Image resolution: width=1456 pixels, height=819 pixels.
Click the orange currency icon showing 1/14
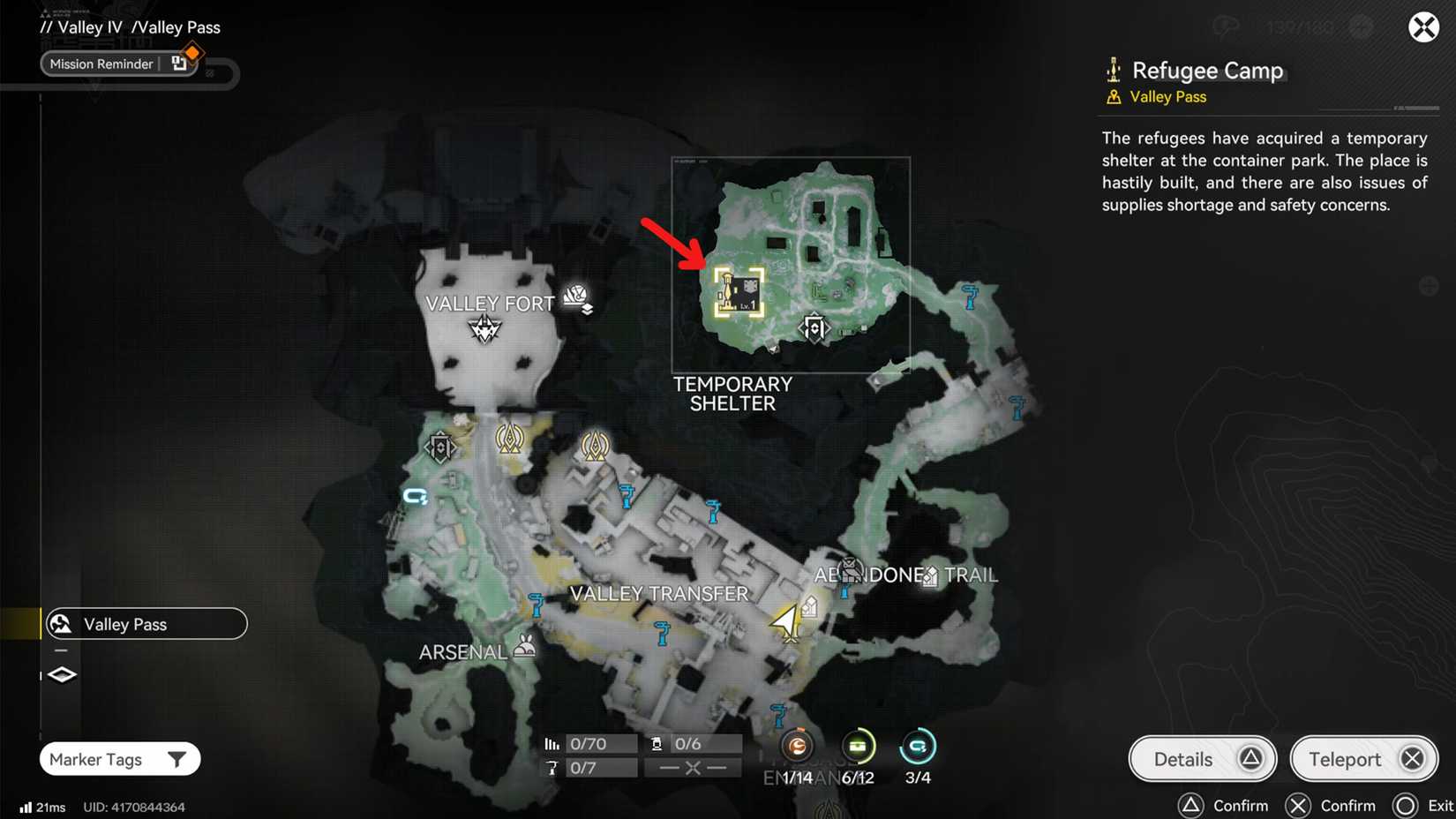click(x=797, y=747)
